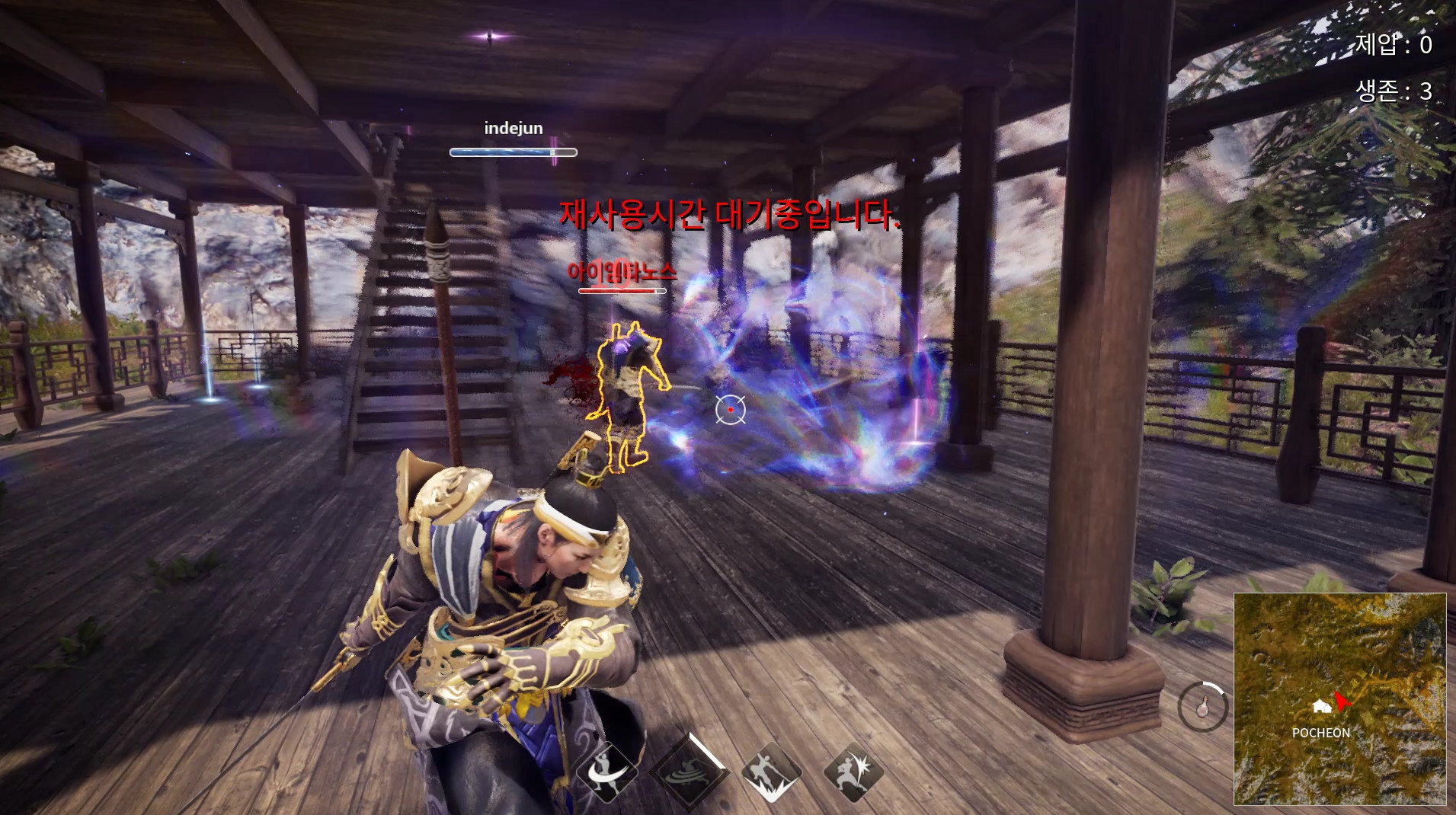Click the house landmark icon on the minimap
The height and width of the screenshot is (815, 1456).
pos(1323,707)
